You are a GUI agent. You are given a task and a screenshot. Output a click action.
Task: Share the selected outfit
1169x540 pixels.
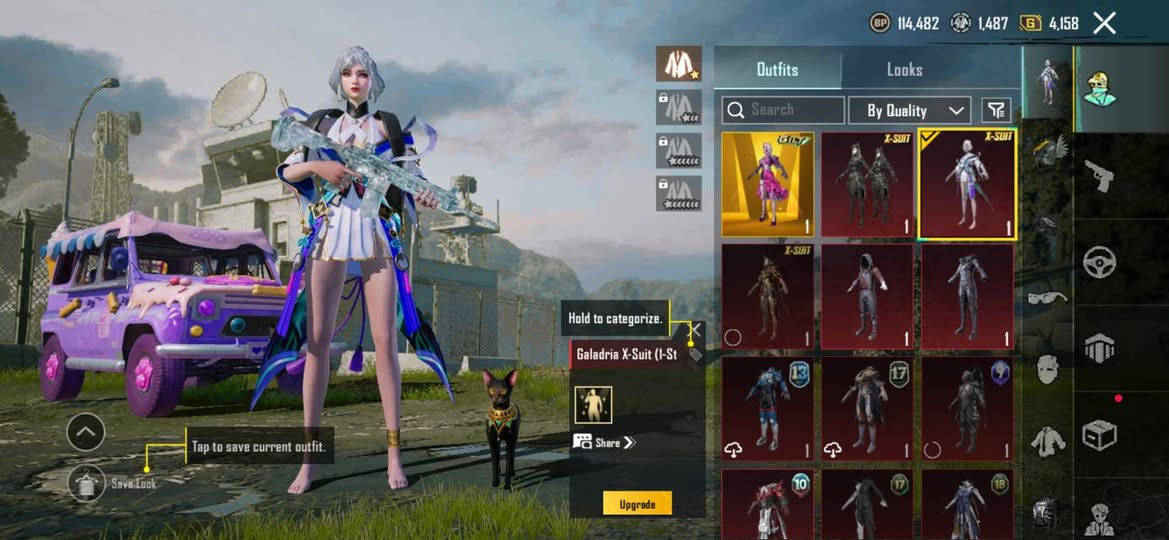(x=605, y=442)
